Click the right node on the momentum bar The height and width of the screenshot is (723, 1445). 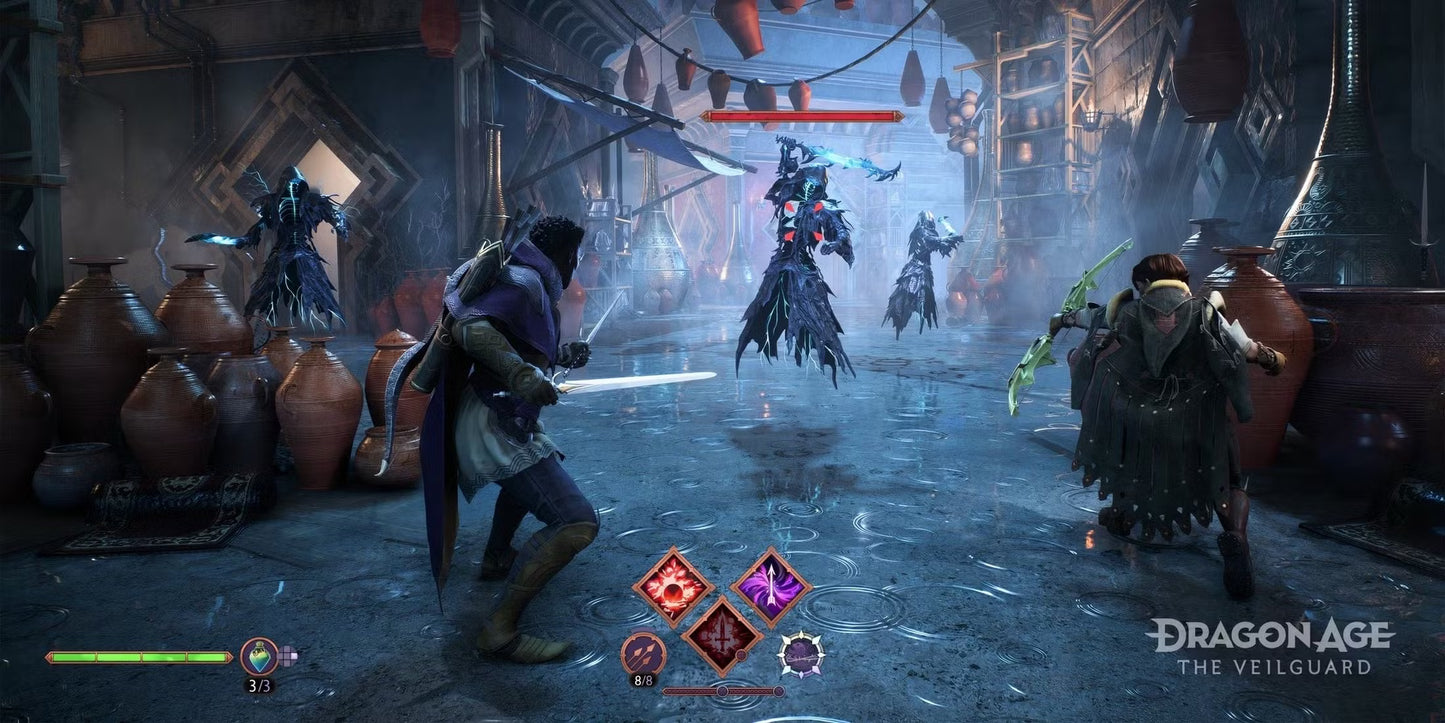(x=778, y=691)
